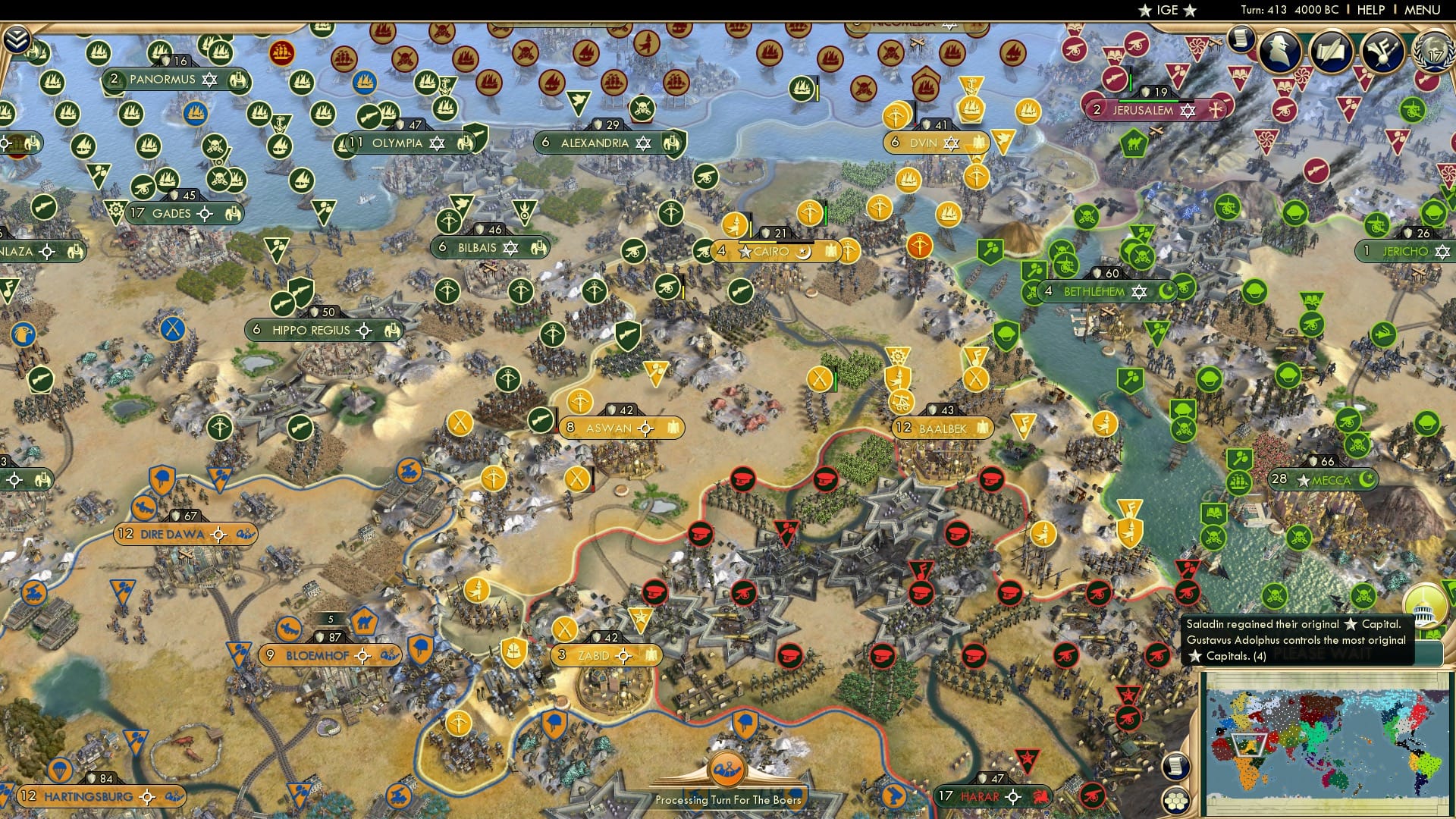Open the notification log scroll icon top-right
Screen dimensions: 1456x819
(1243, 39)
